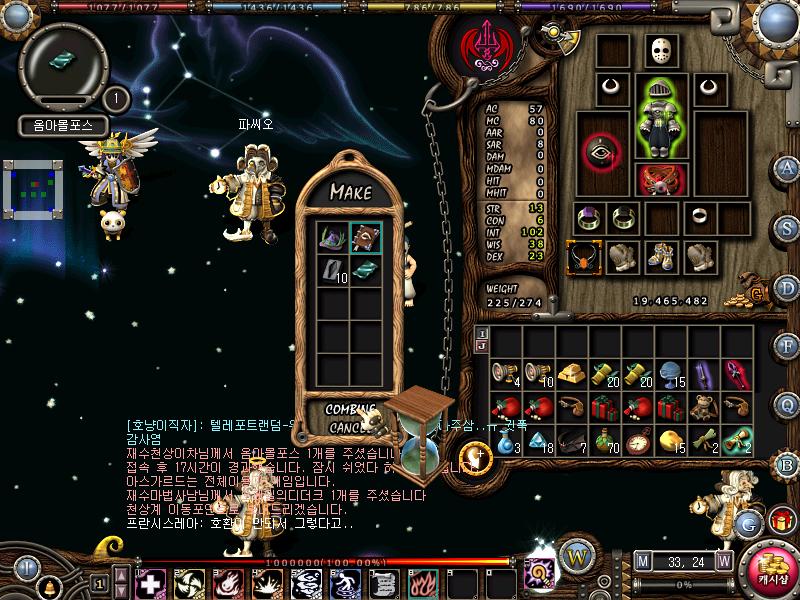Pick the purple horned hat crafting ingredient
This screenshot has width=800, height=600.
333,238
